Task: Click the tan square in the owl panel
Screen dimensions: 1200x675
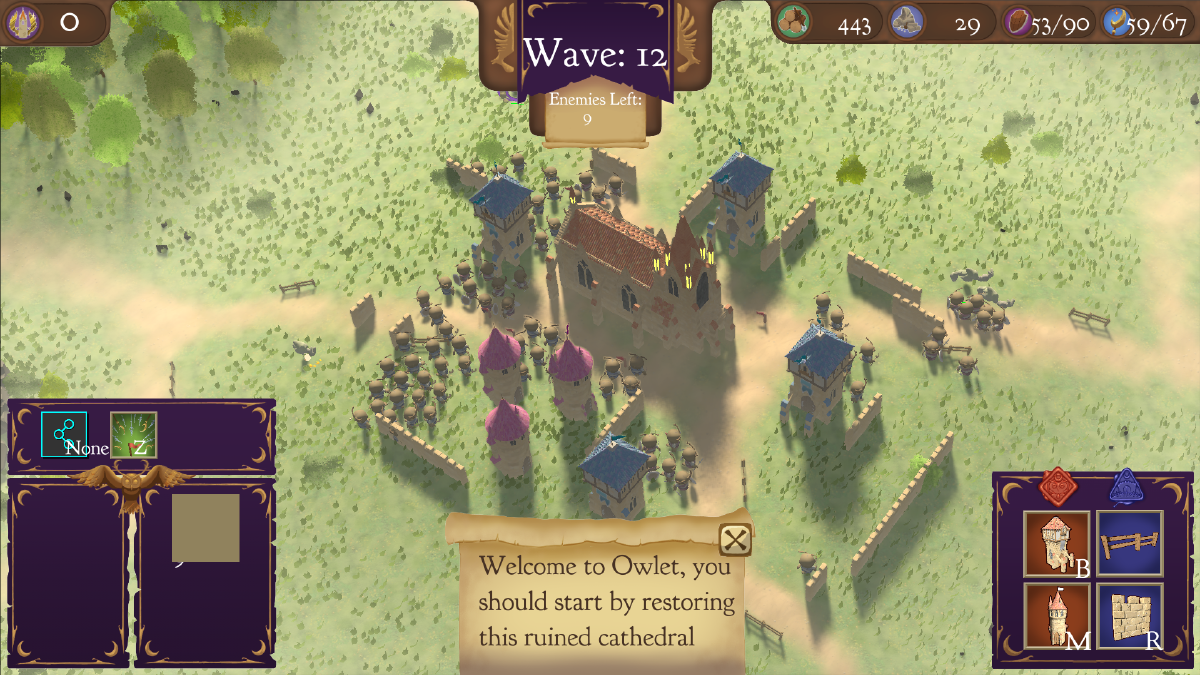Action: coord(205,527)
